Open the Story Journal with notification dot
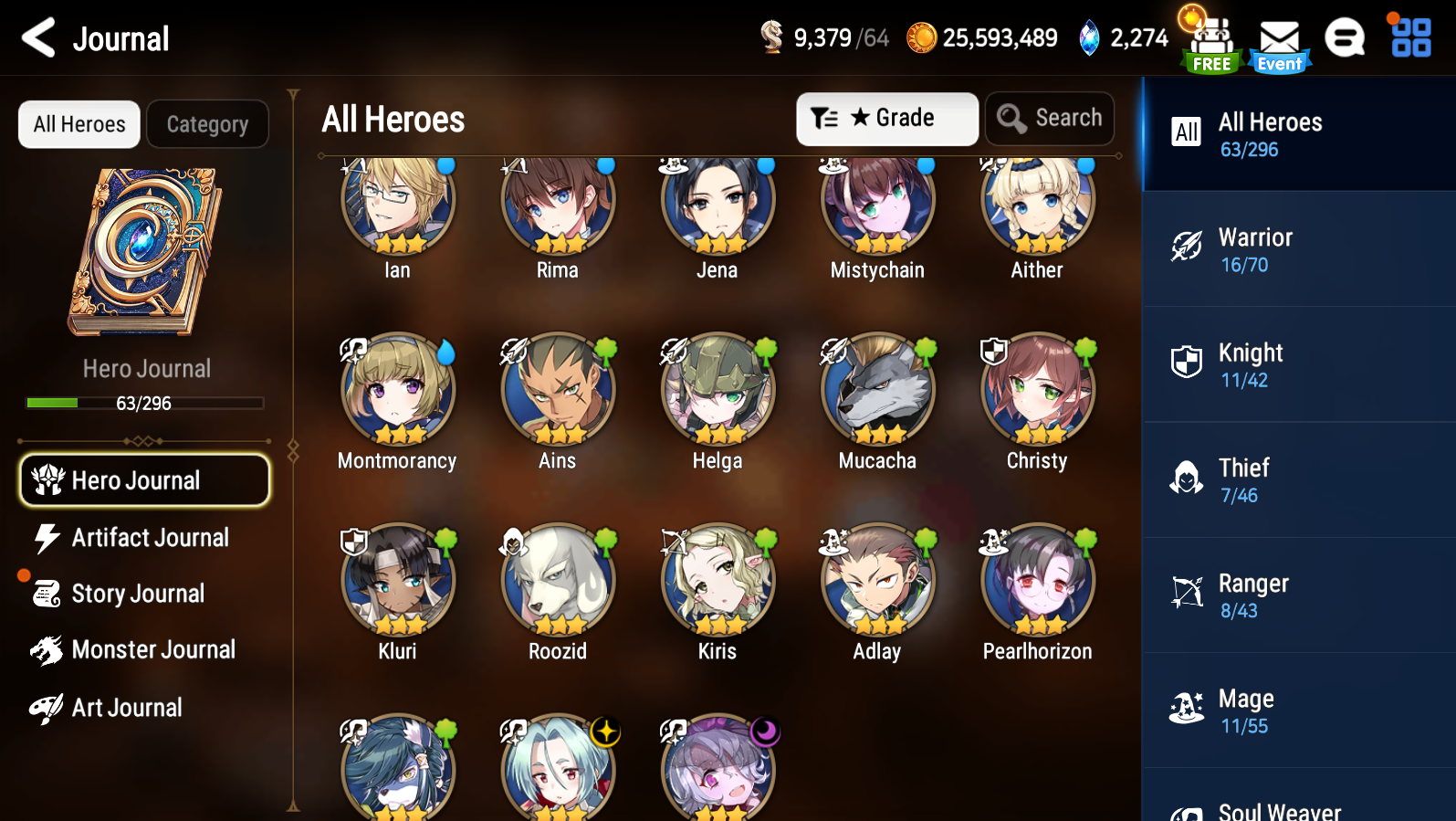 pos(137,593)
